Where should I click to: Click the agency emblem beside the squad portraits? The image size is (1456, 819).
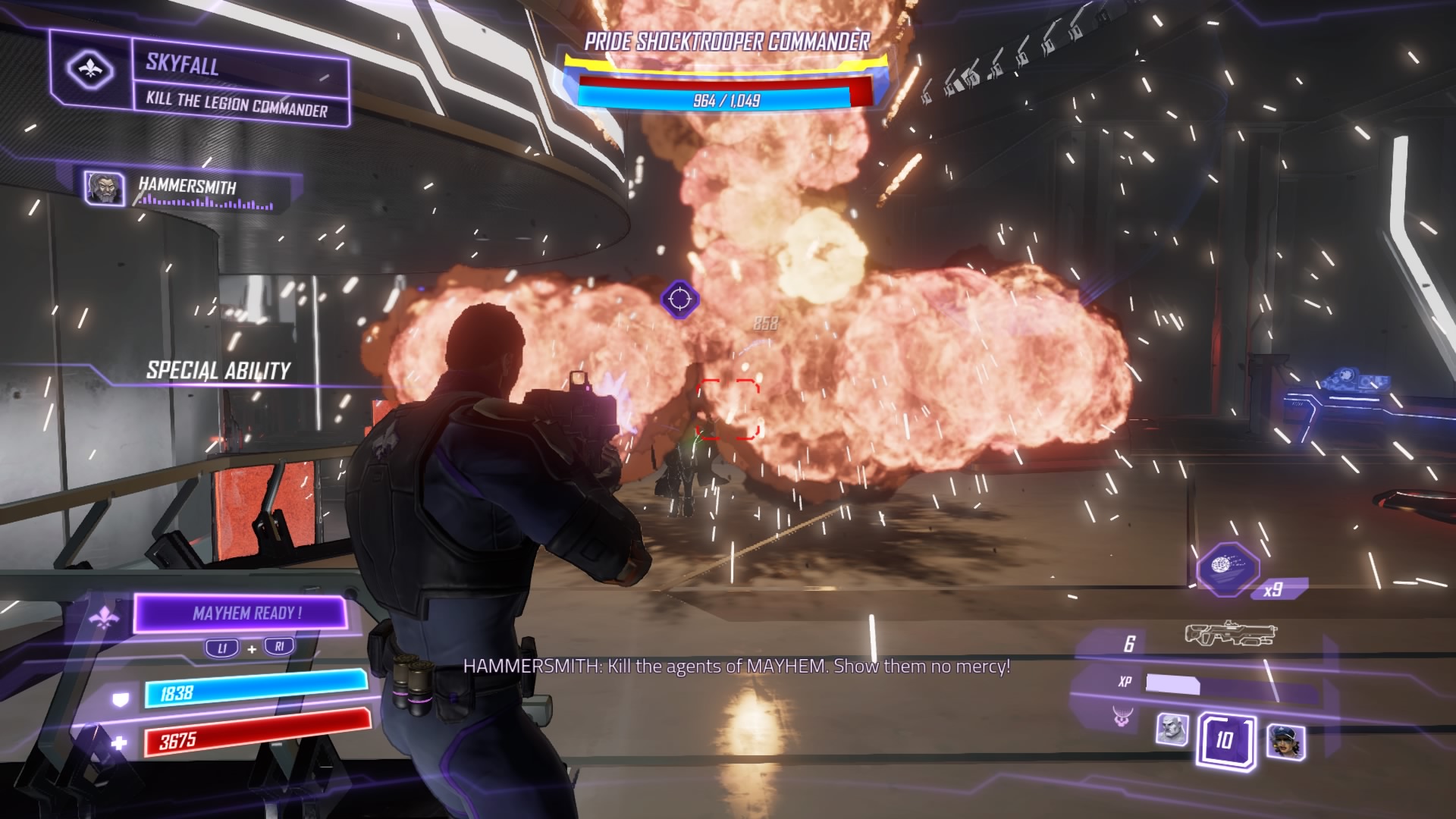(1123, 715)
